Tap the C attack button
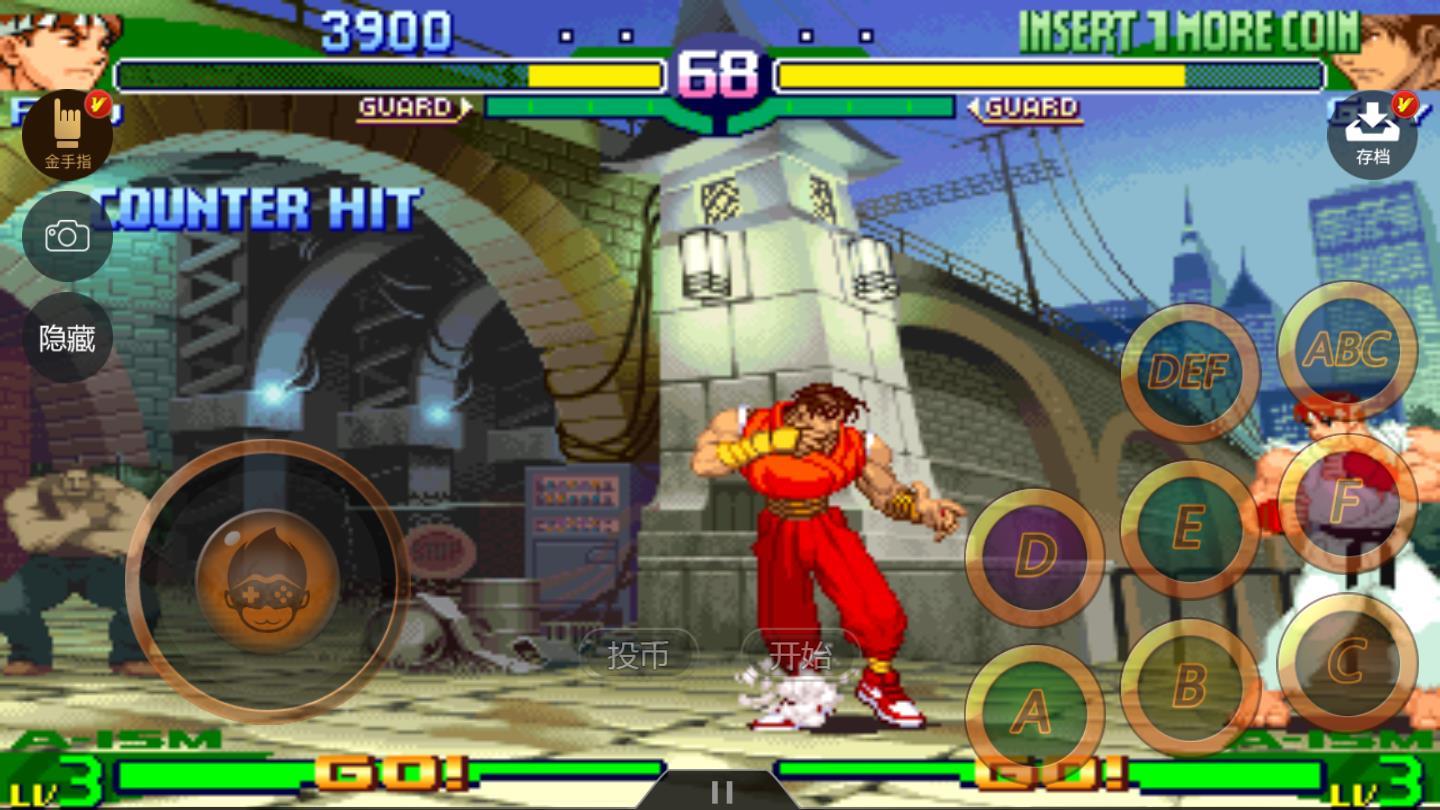 (1347, 662)
